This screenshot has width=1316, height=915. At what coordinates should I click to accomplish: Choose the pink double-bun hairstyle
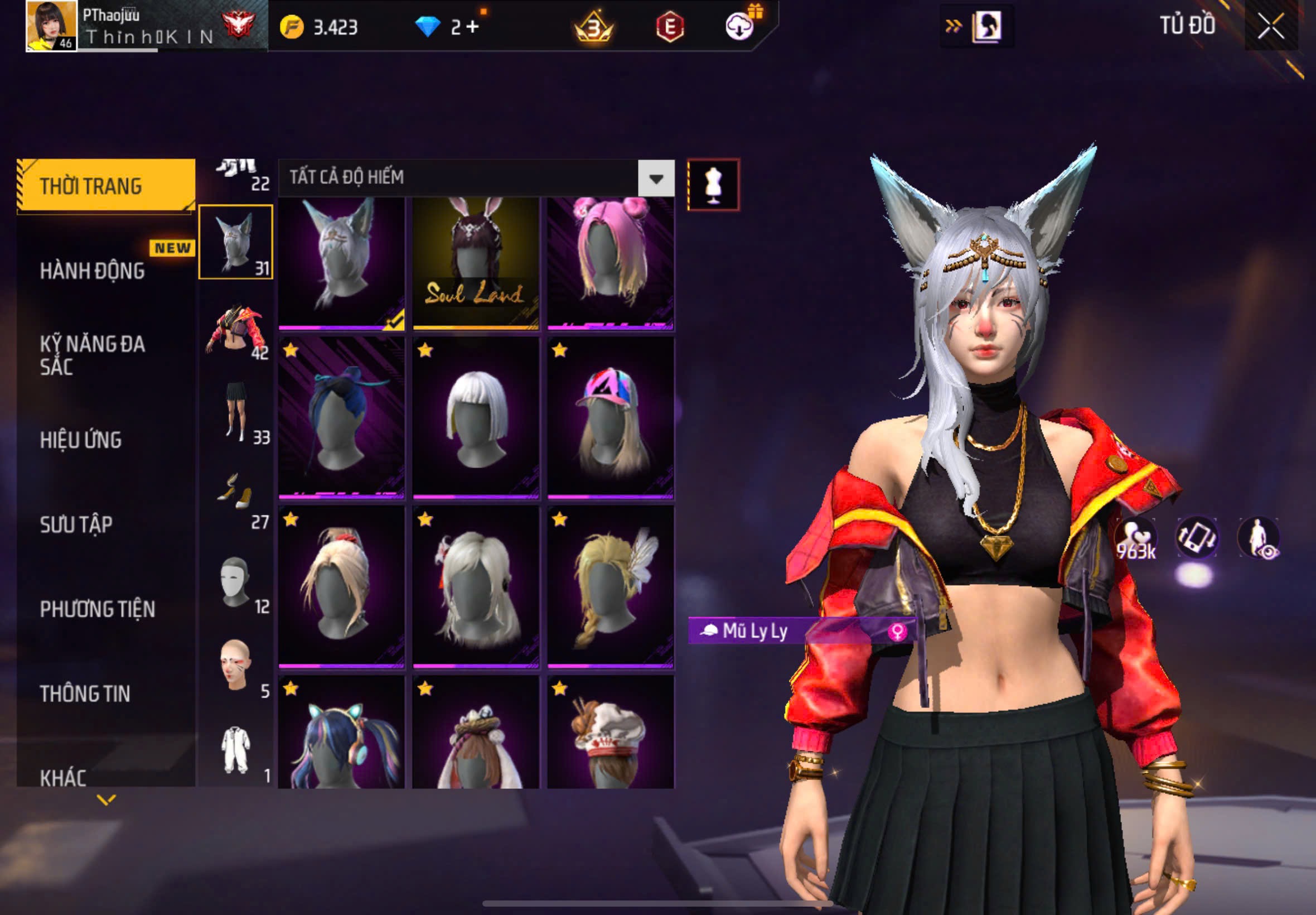click(610, 264)
